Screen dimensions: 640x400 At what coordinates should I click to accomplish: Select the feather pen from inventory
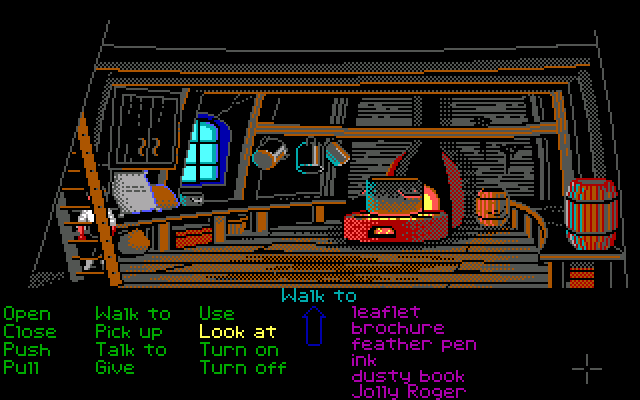point(414,344)
